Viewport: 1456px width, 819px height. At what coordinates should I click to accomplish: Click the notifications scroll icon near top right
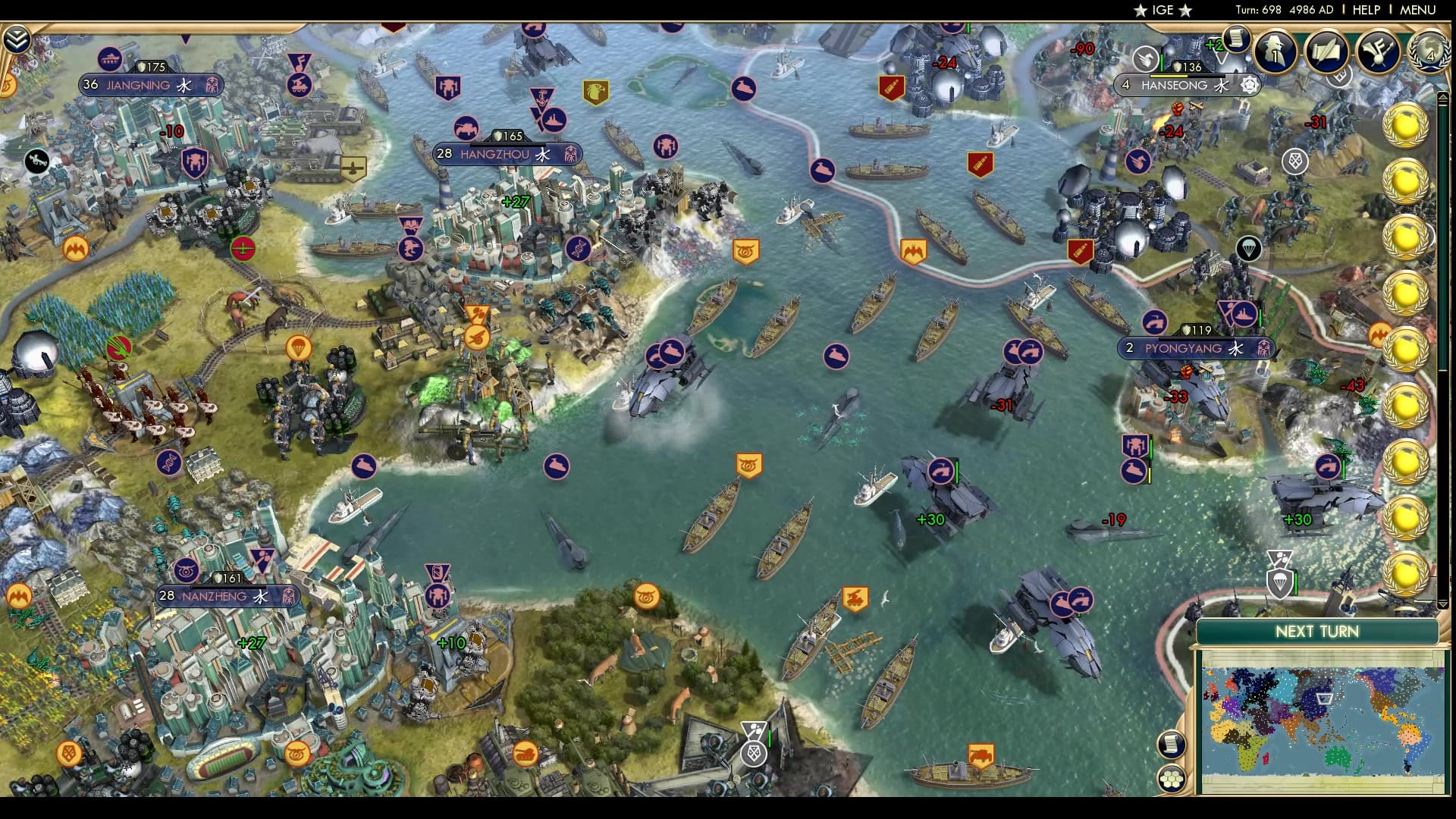click(1235, 39)
